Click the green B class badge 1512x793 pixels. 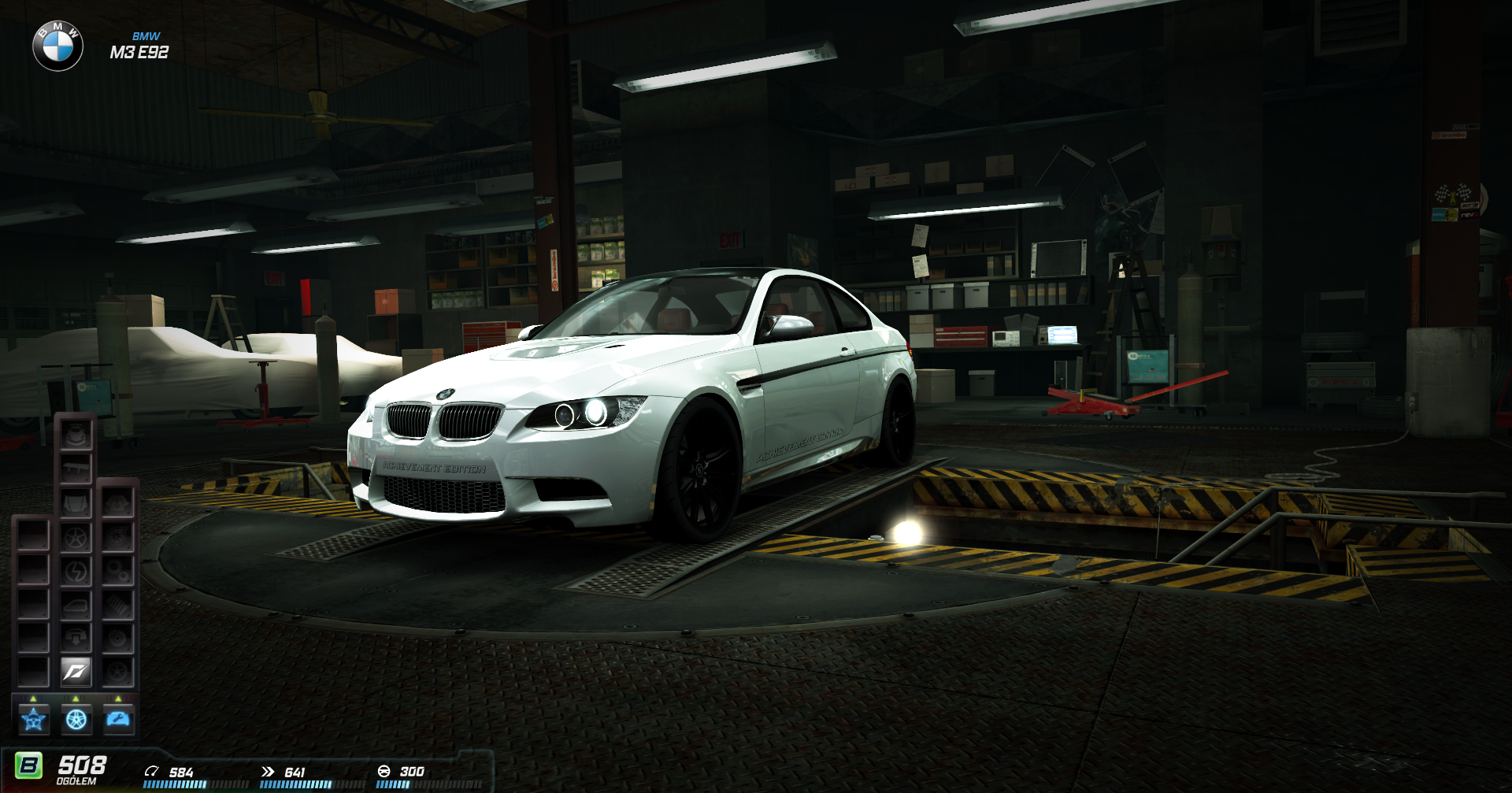pos(29,765)
